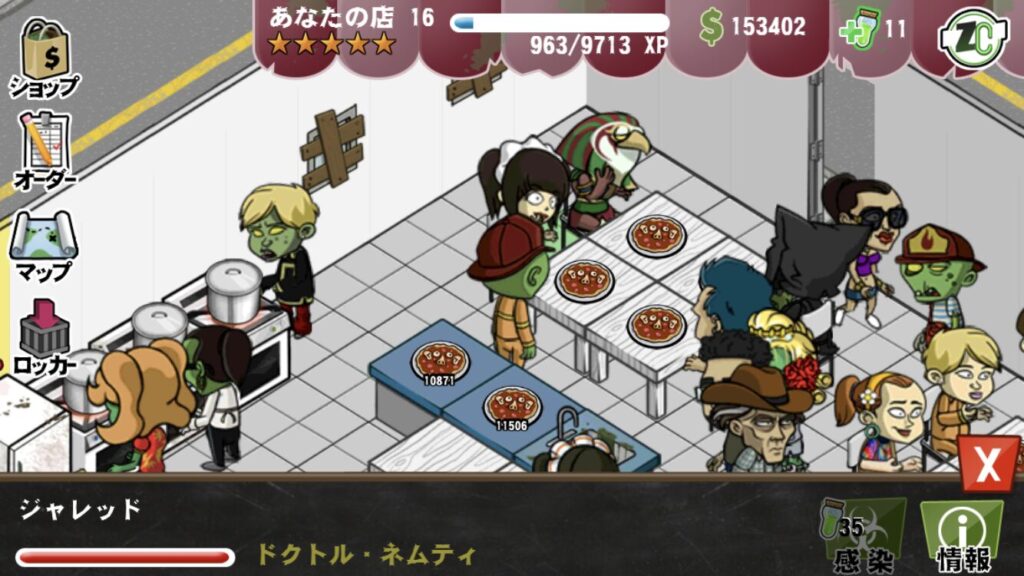This screenshot has width=1024, height=576.
Task: Show the マップ map screen
Action: click(x=44, y=245)
